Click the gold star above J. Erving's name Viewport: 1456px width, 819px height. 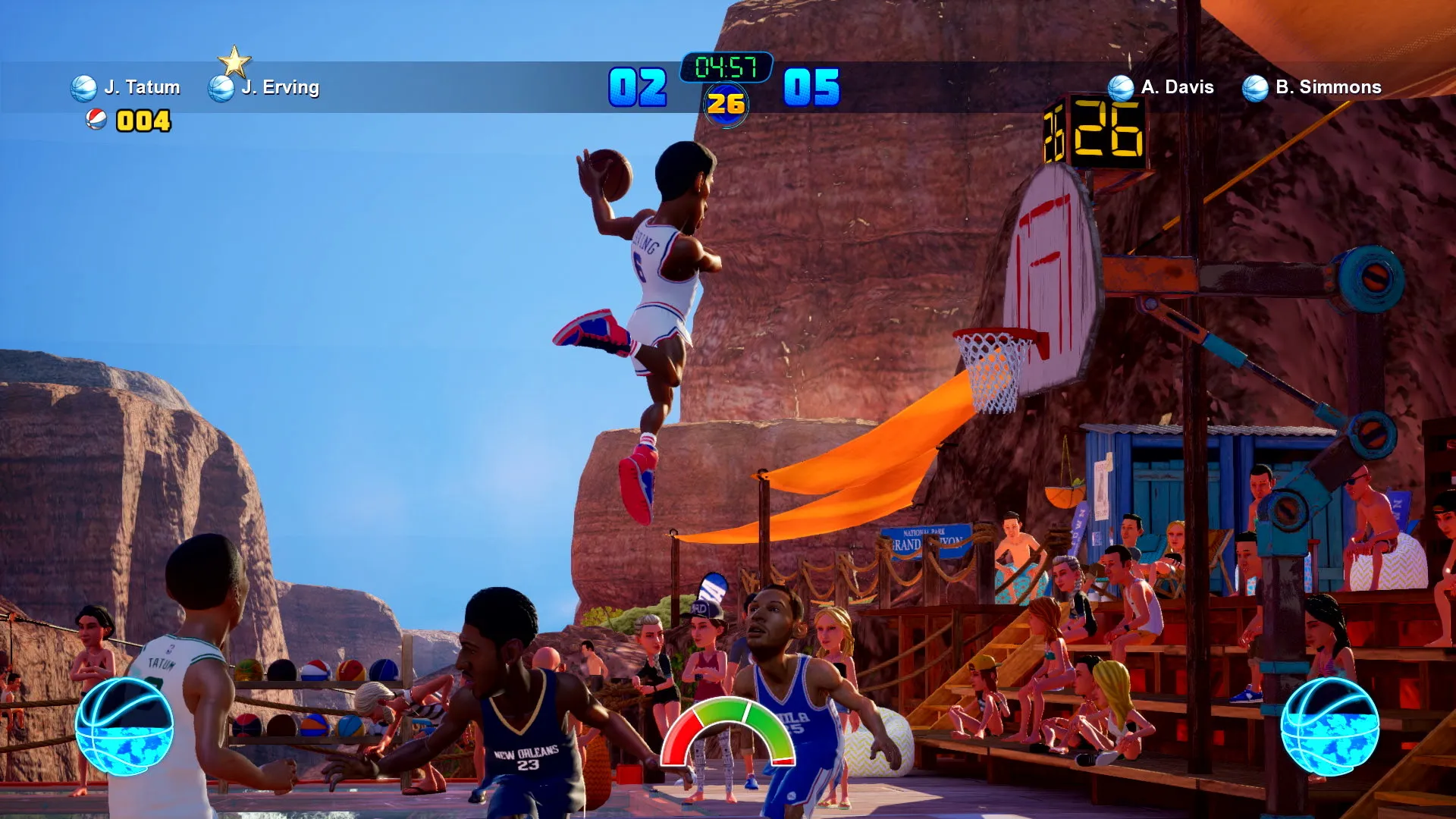[235, 61]
